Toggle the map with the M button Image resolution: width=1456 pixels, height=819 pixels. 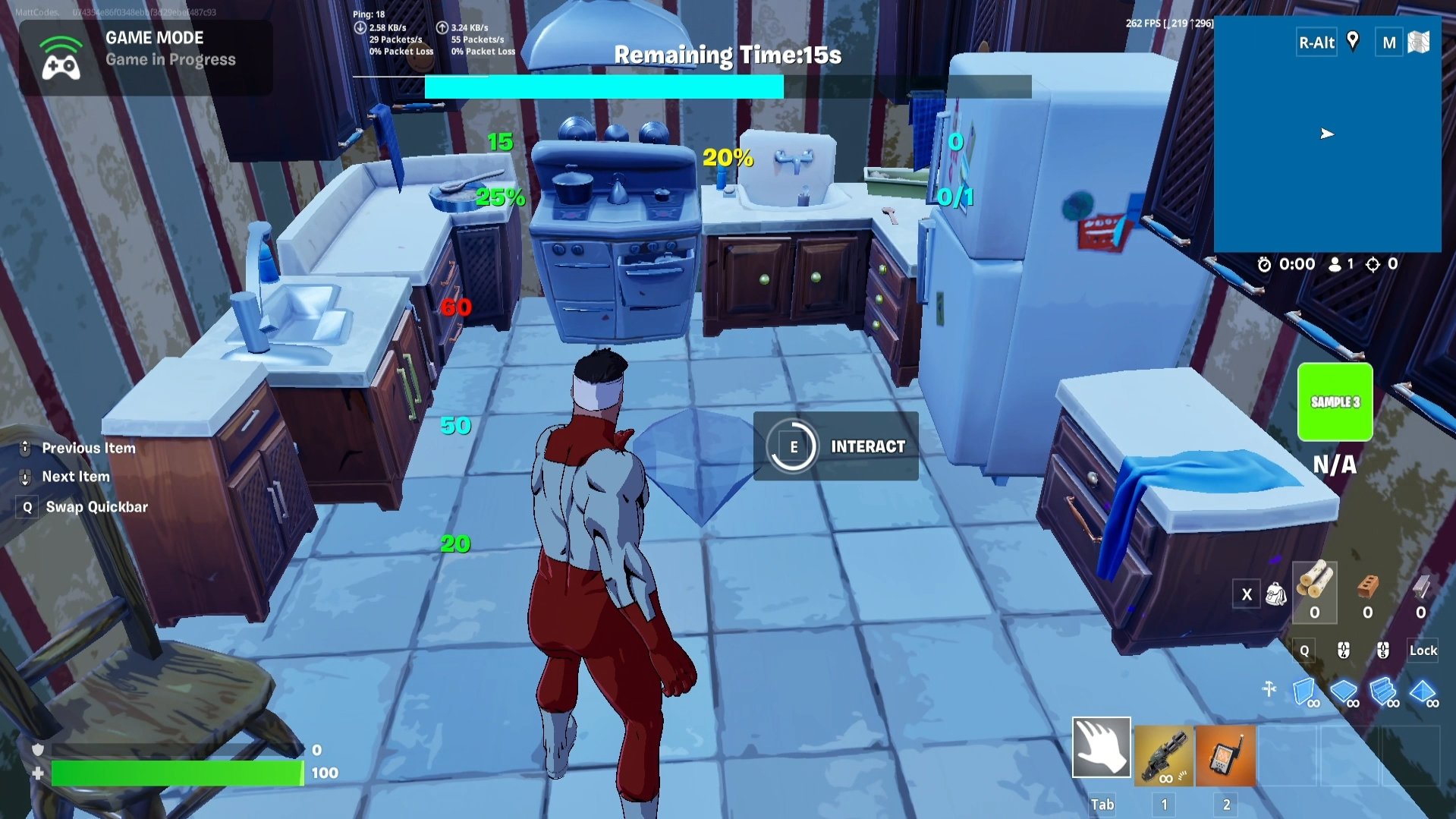tap(1388, 43)
